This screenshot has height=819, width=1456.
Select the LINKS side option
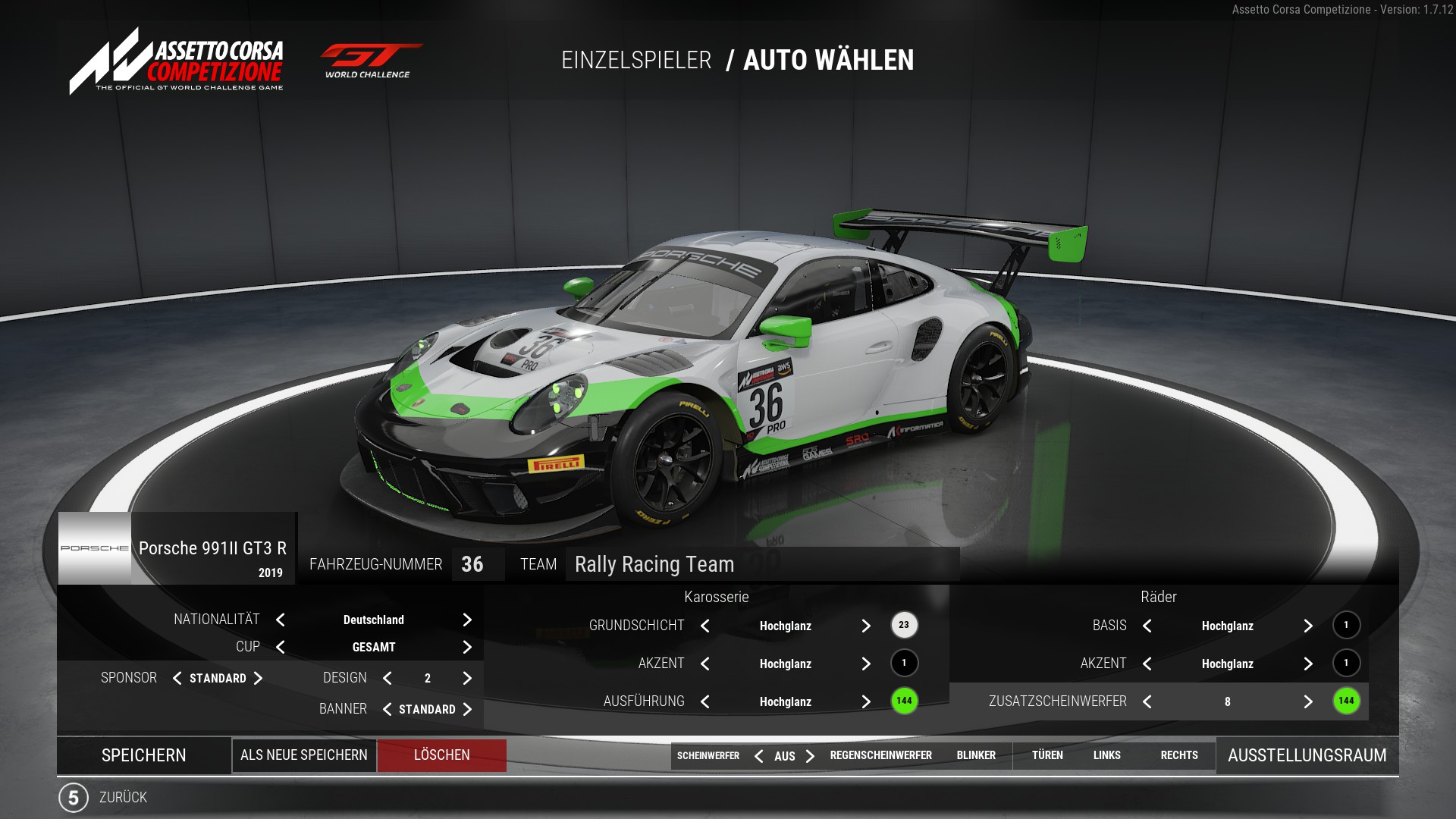coord(1106,755)
